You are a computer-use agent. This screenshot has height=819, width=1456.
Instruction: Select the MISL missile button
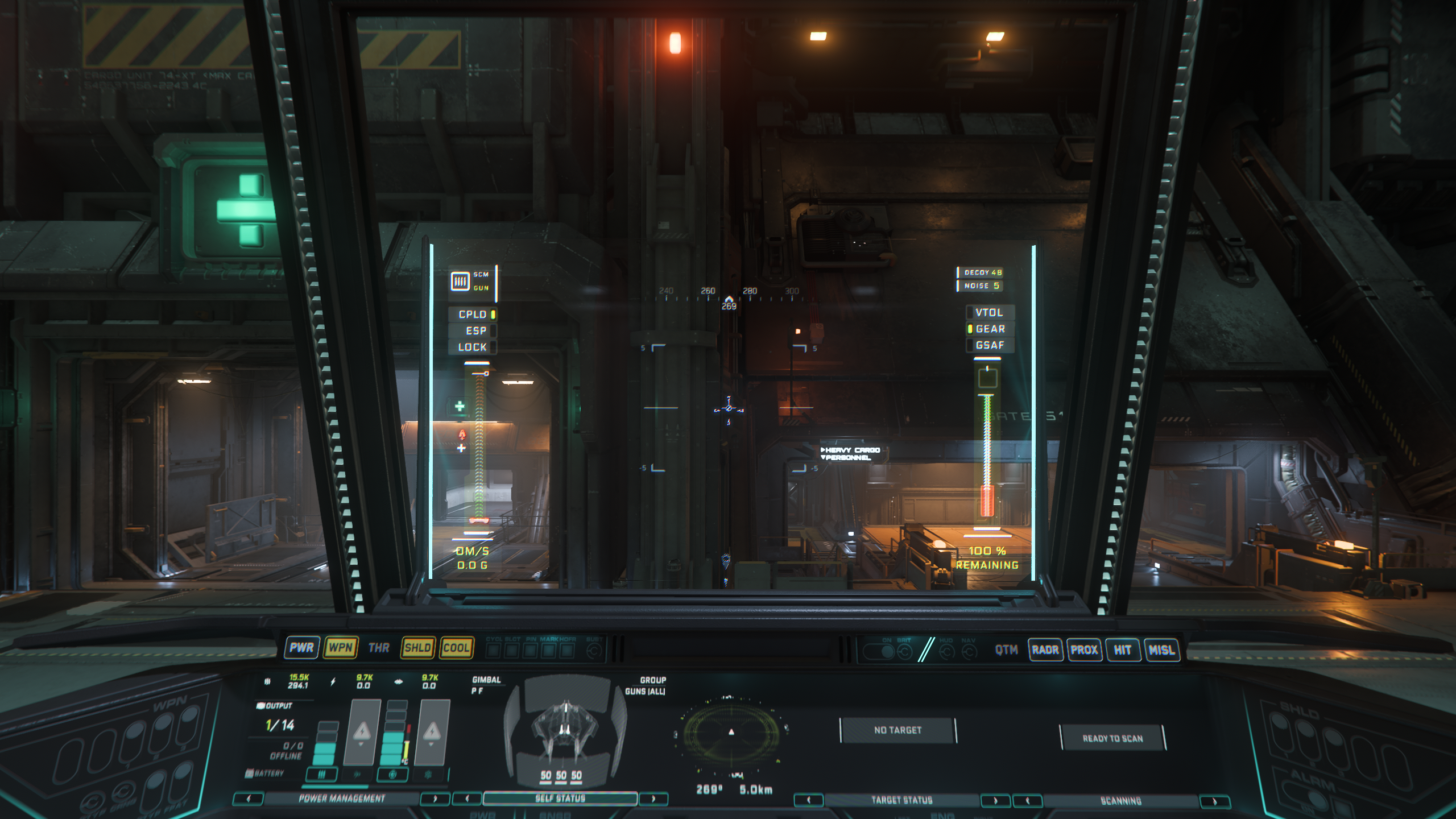click(x=1161, y=650)
